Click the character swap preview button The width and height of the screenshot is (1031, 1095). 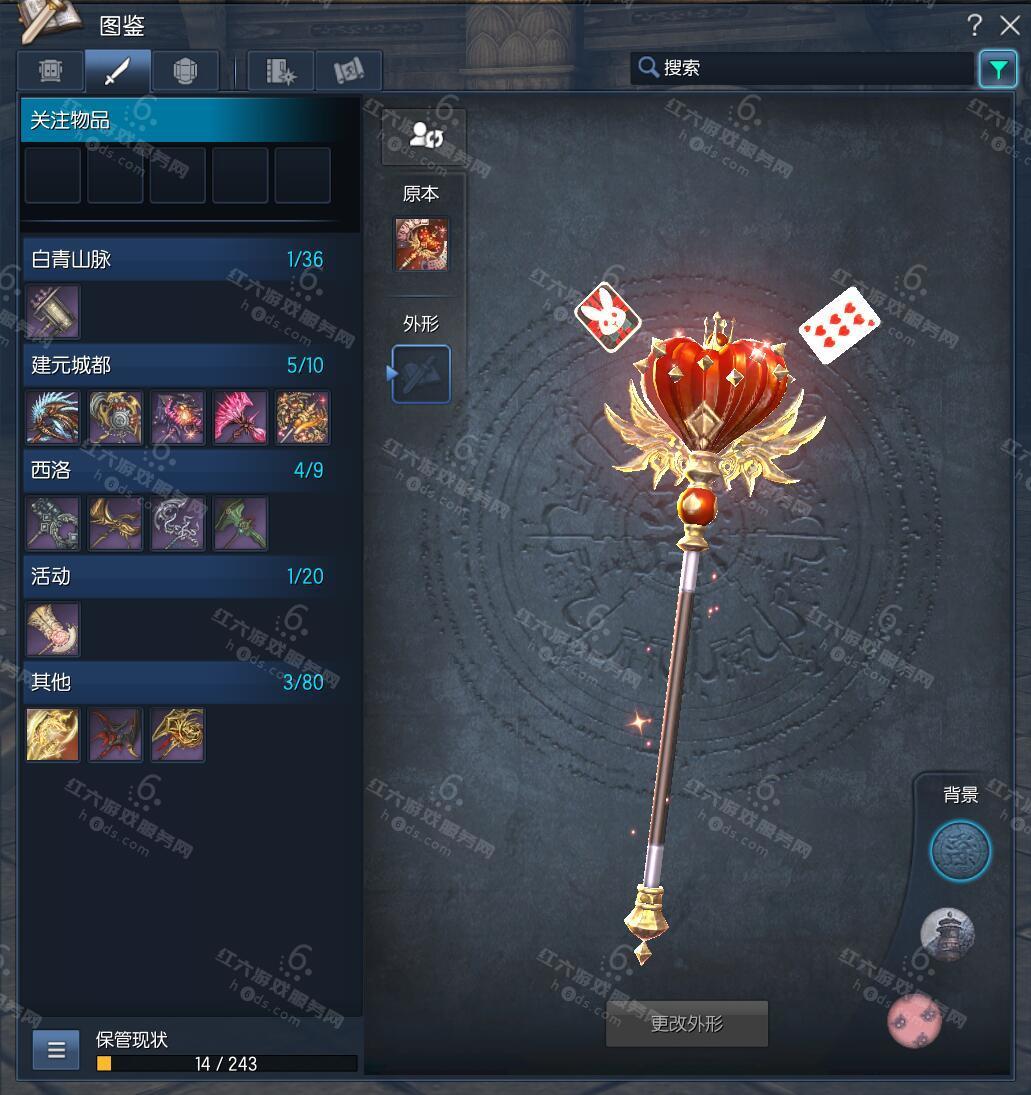[424, 137]
